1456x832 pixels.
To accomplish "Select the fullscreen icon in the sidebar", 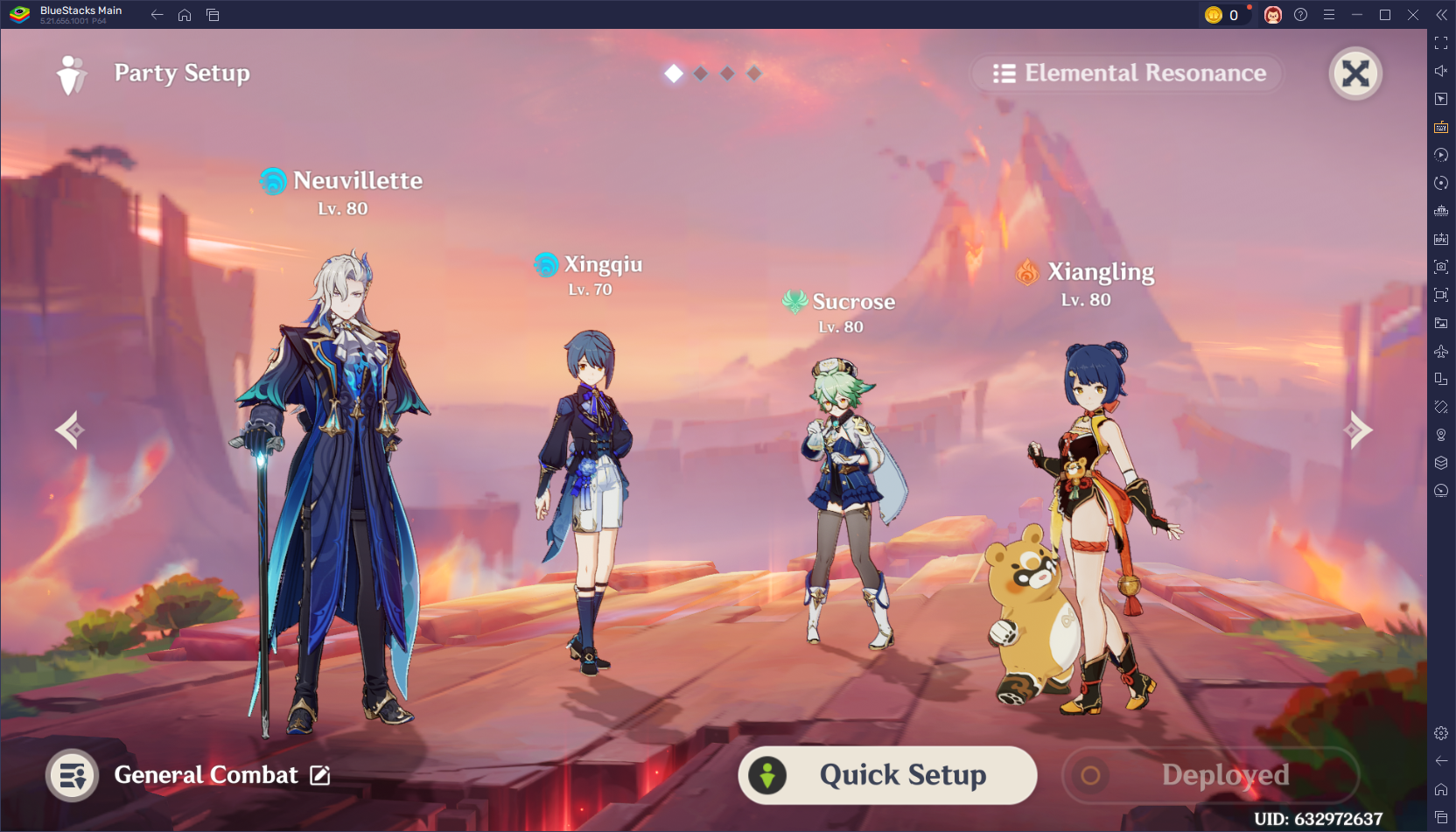I will tap(1440, 42).
